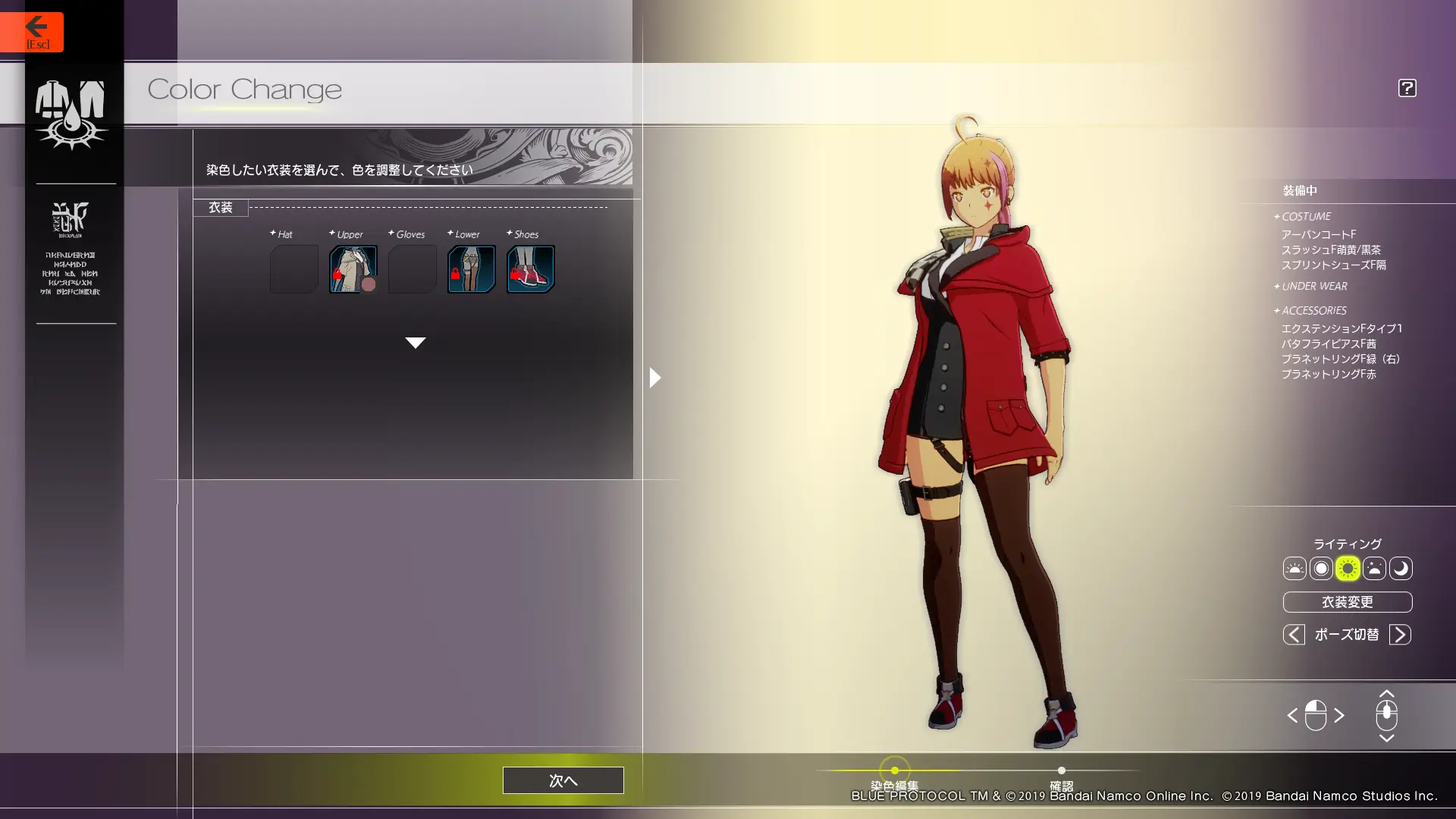This screenshot has height=819, width=1456.
Task: Switch to next pose with right arrow
Action: [1400, 635]
